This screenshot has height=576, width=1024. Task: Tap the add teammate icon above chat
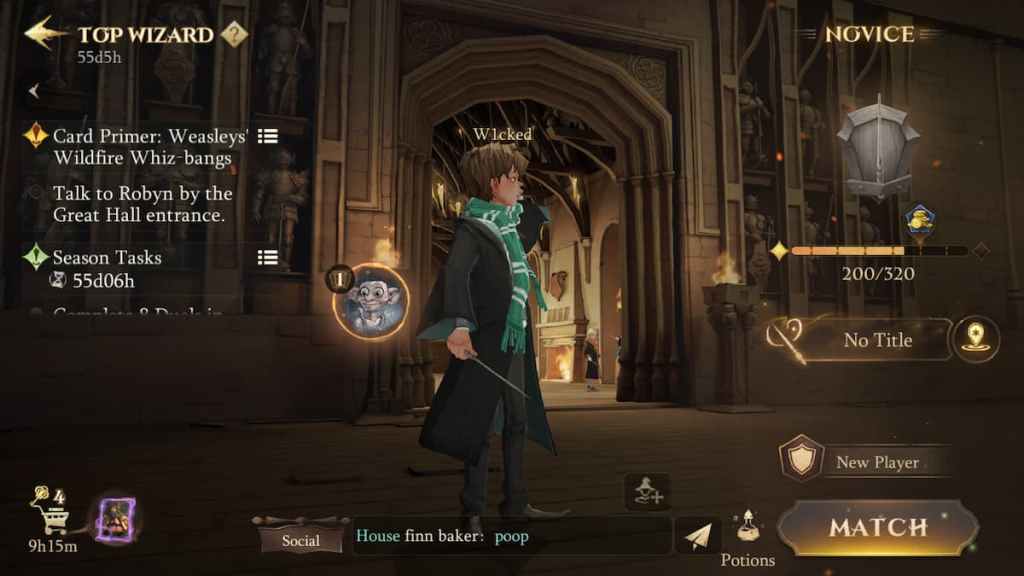648,491
